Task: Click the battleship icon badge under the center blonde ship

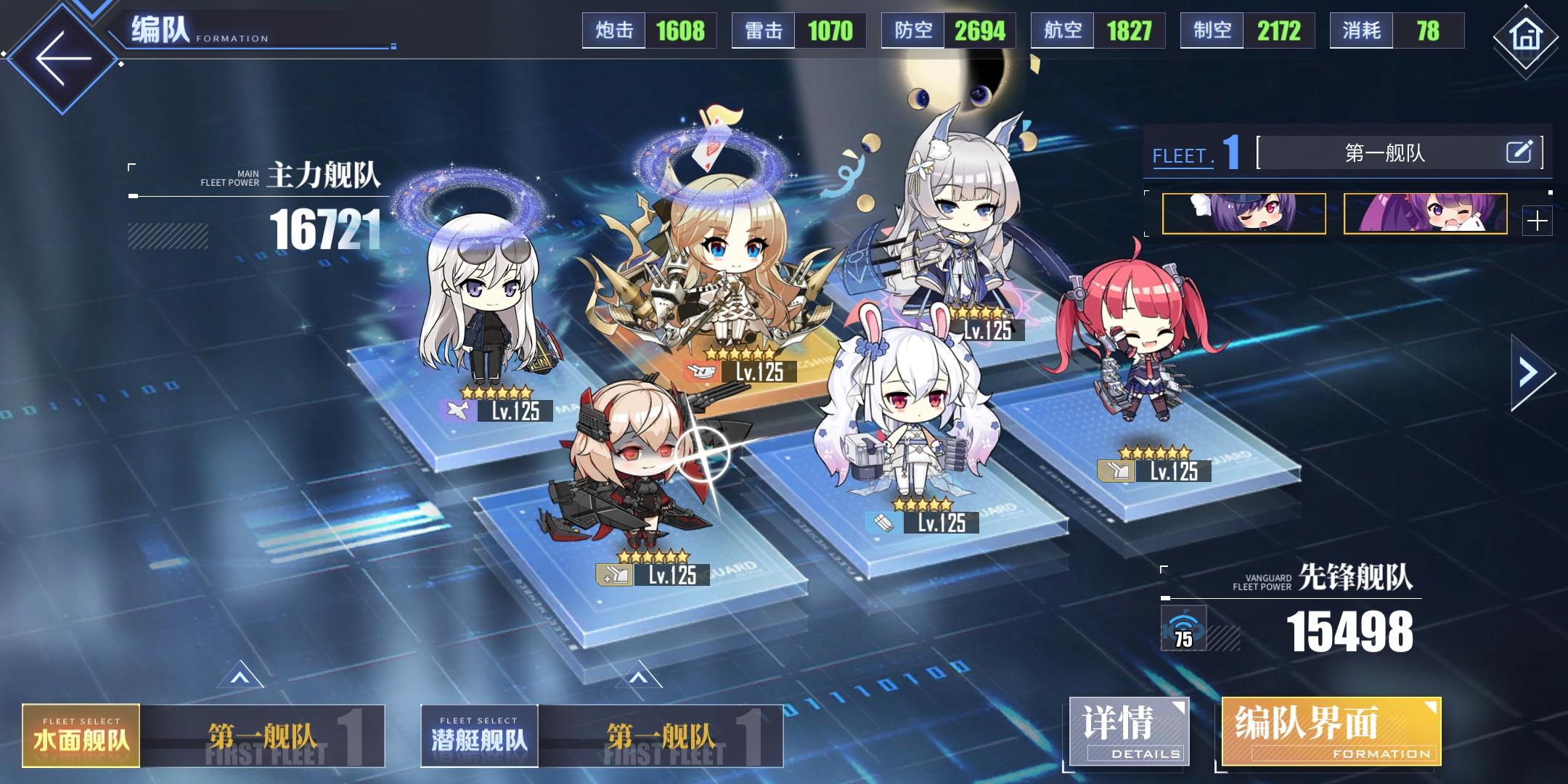Action: coord(701,372)
